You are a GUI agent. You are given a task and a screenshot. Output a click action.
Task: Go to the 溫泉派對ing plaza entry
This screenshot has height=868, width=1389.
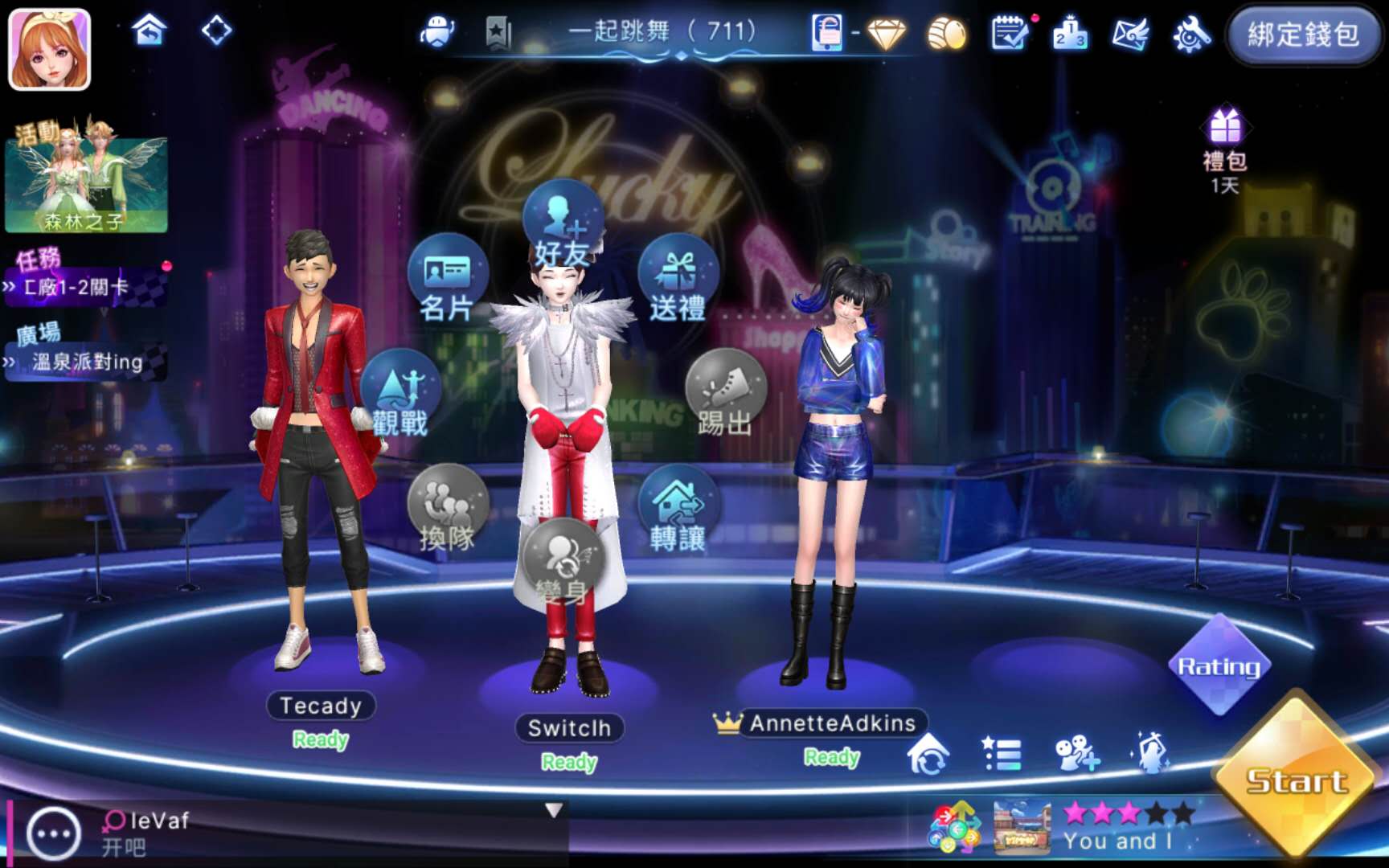tap(87, 362)
